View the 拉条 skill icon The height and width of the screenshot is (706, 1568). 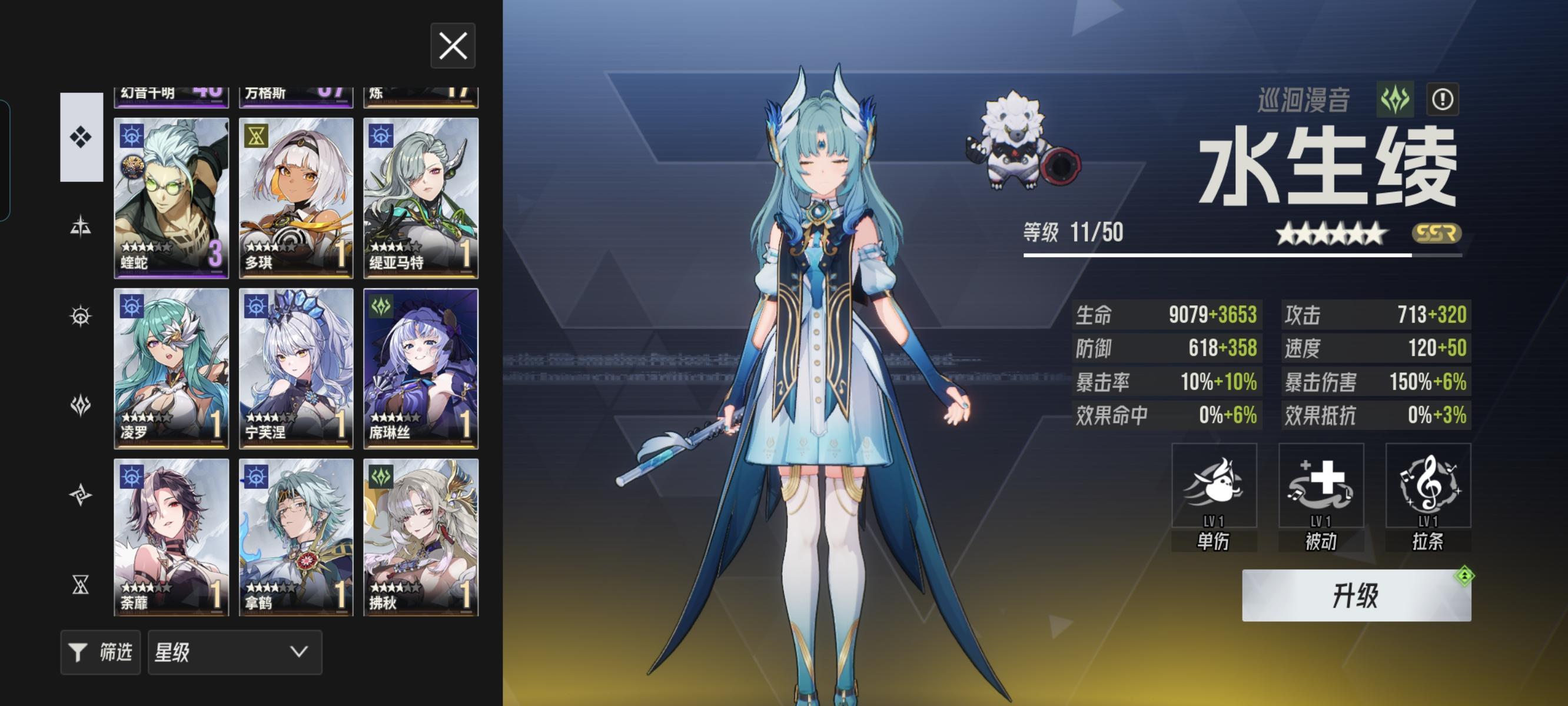pos(1427,487)
